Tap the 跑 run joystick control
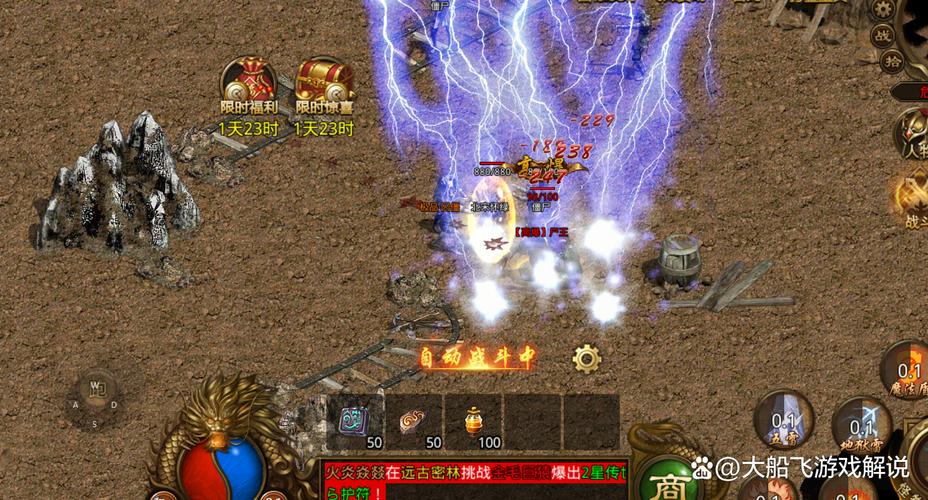Screen dimensions: 928x500 98,388
